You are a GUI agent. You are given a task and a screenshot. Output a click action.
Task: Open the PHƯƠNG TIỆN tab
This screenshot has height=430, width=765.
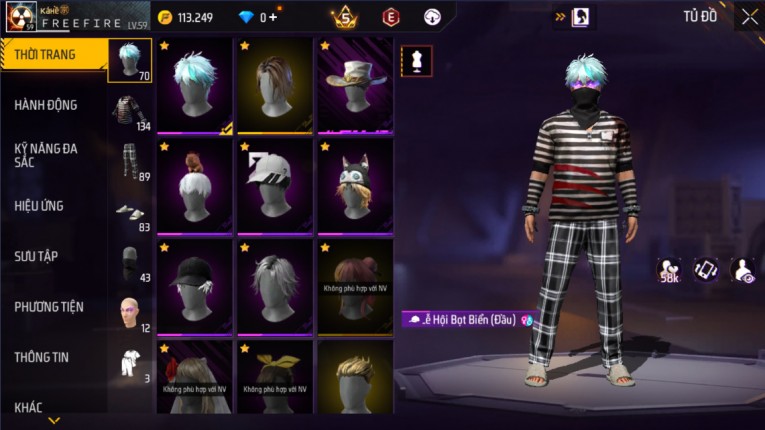click(49, 307)
